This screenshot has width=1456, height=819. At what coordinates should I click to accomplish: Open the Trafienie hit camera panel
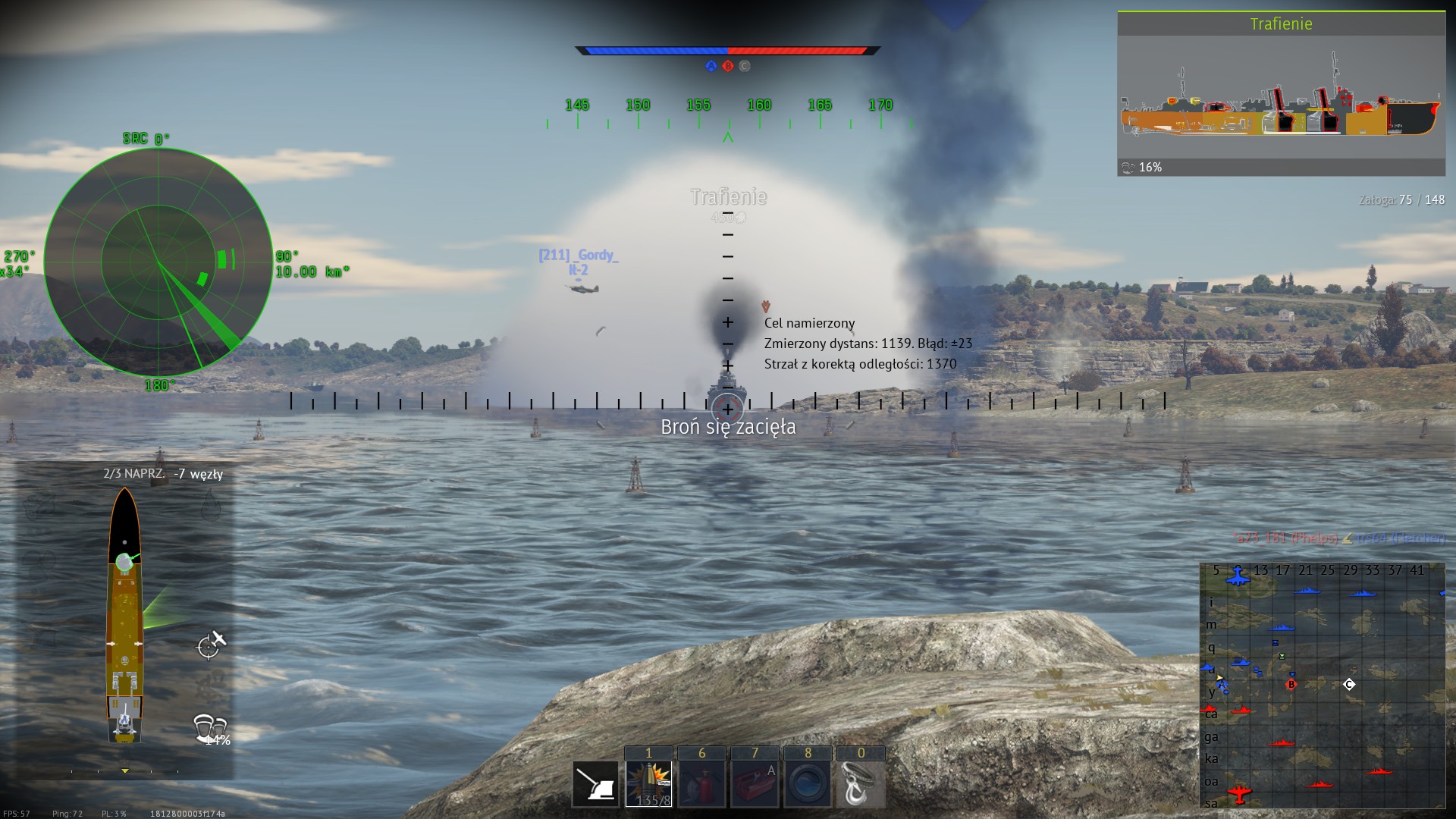click(1281, 94)
